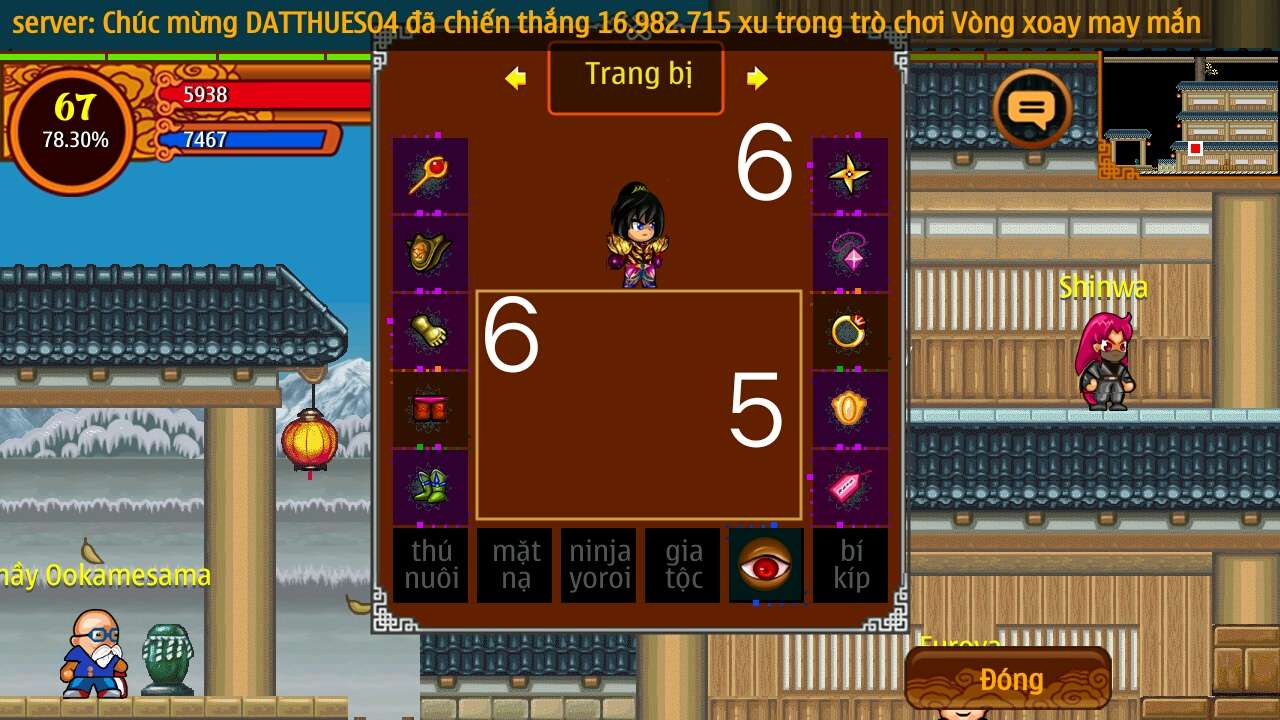Close the panel with Đóng button
This screenshot has height=720, width=1280.
[1010, 680]
